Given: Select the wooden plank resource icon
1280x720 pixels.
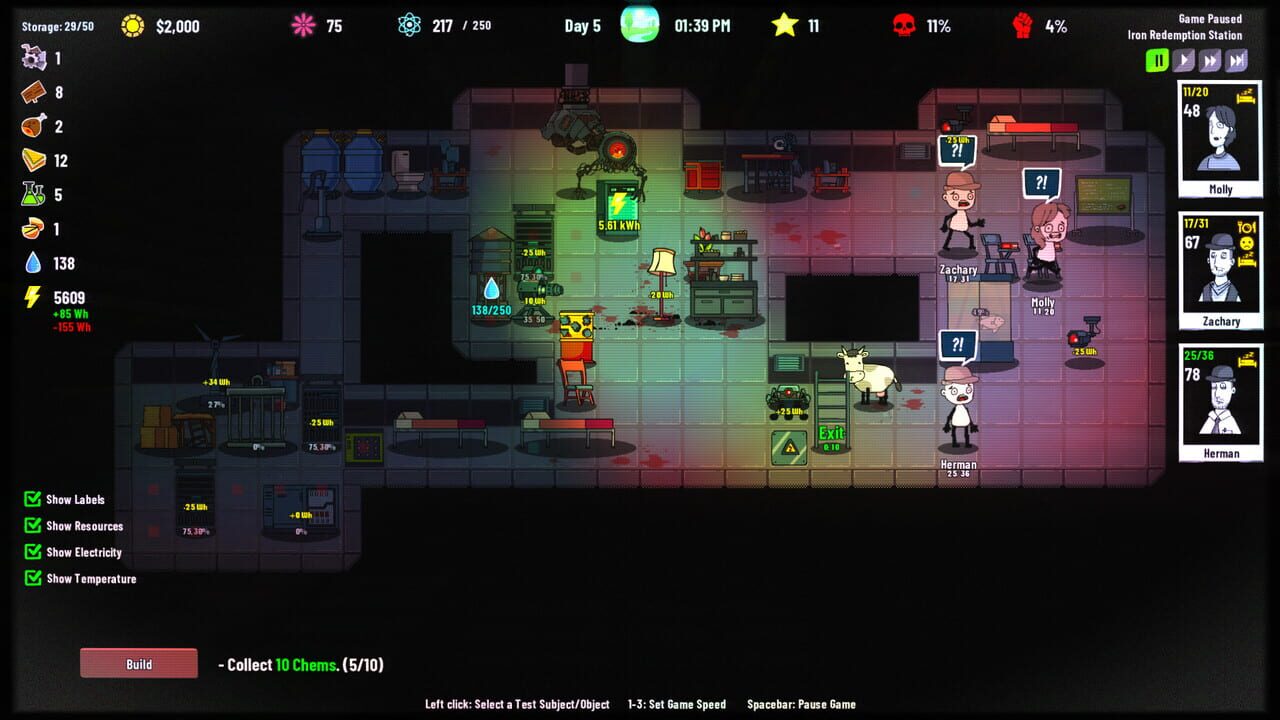Looking at the screenshot, I should 33,93.
